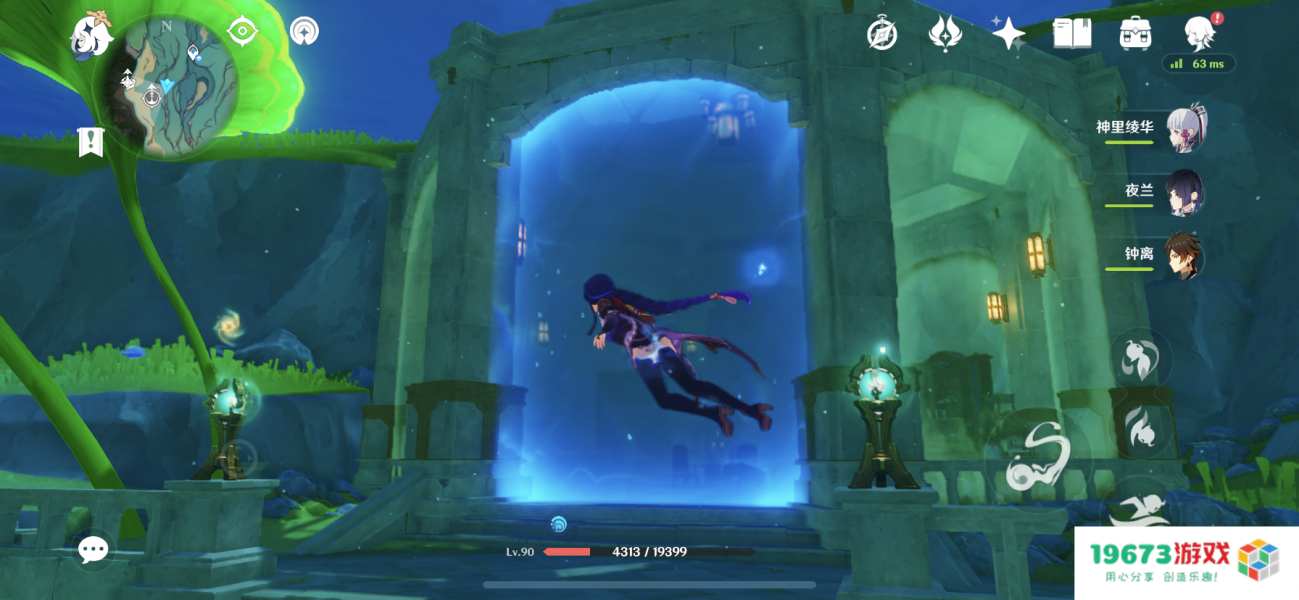
Task: Open the quest banner with exclamation mark
Action: coord(91,142)
